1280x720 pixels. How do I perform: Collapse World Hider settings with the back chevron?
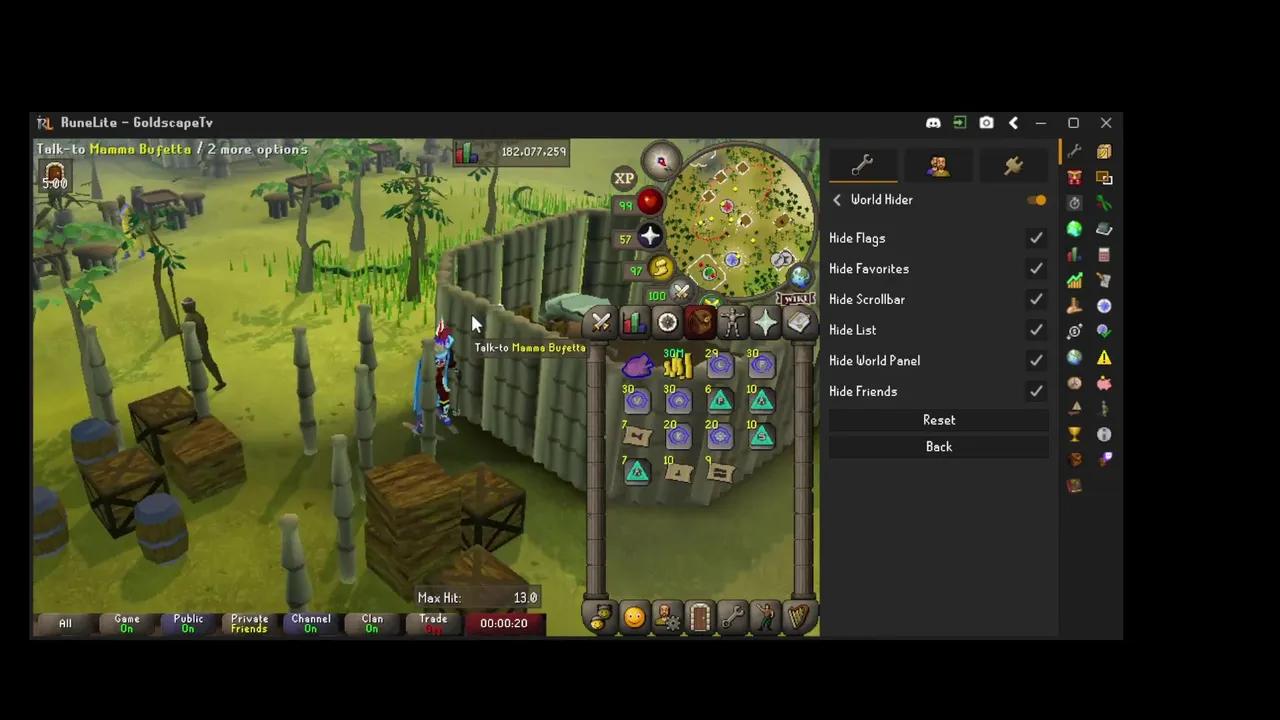click(836, 199)
